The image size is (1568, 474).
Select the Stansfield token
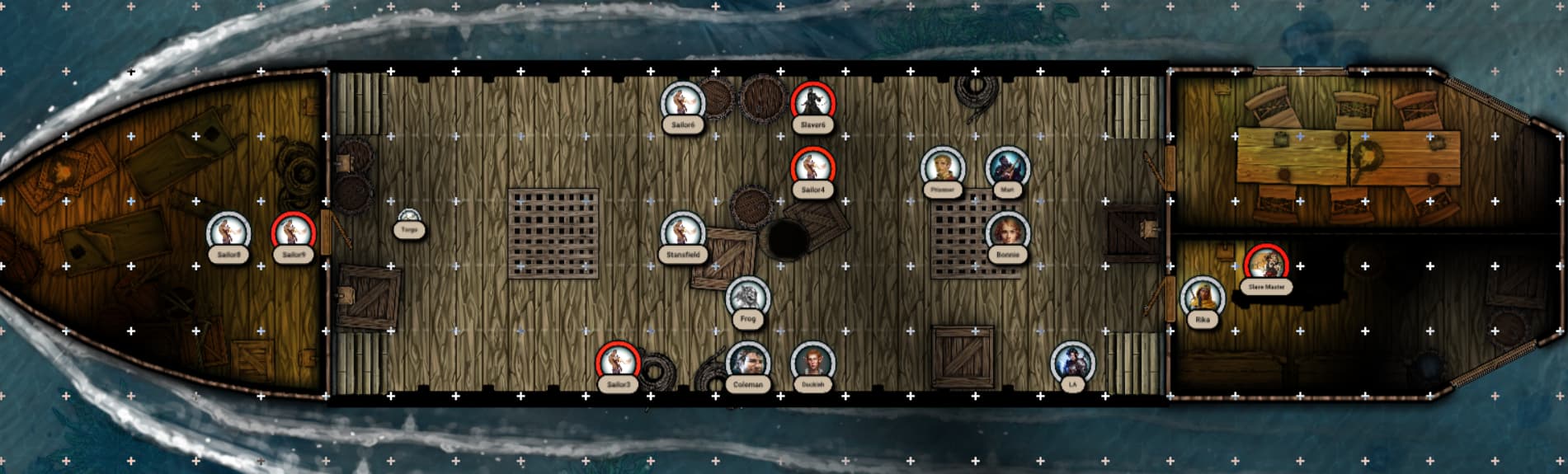pyautogui.click(x=683, y=232)
